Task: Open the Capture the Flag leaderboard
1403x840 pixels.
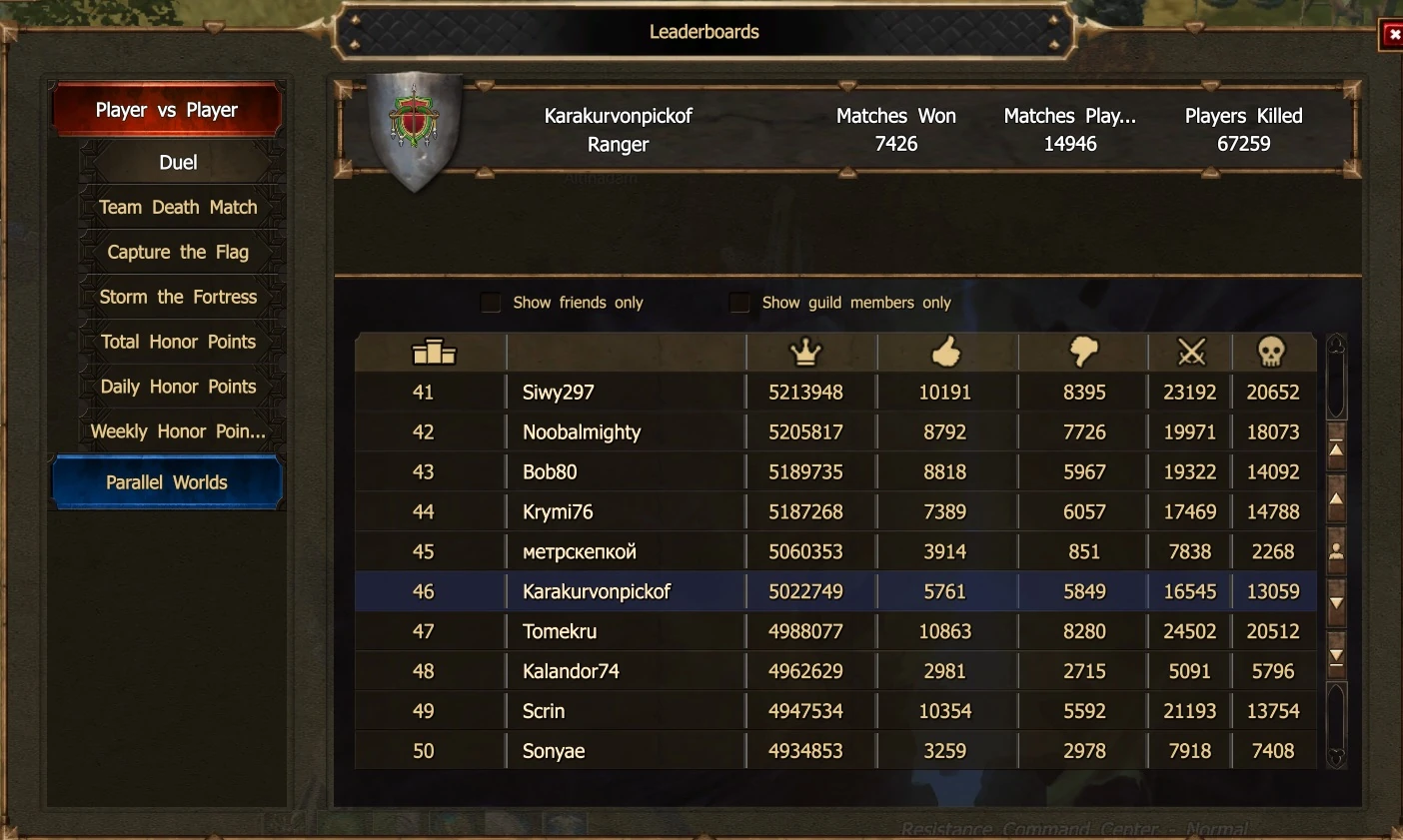Action: pos(178,252)
